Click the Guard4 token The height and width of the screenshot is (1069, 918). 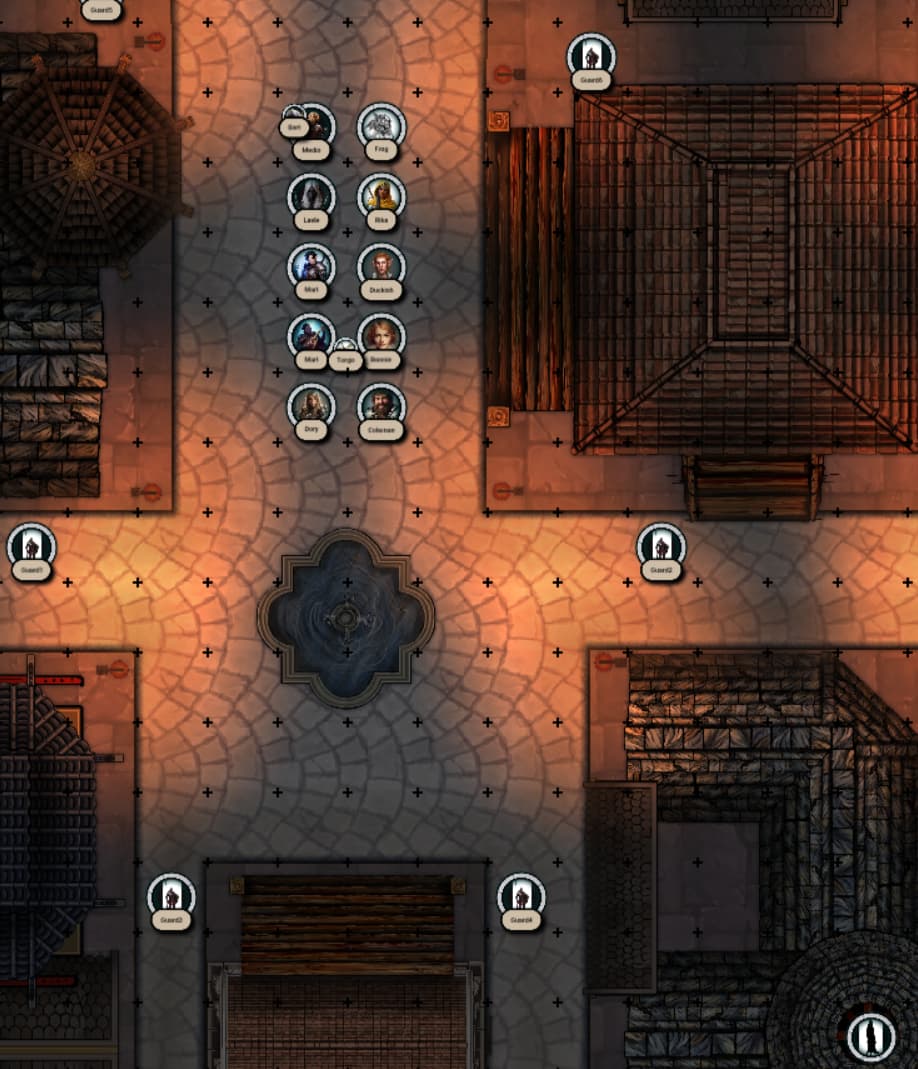point(521,897)
